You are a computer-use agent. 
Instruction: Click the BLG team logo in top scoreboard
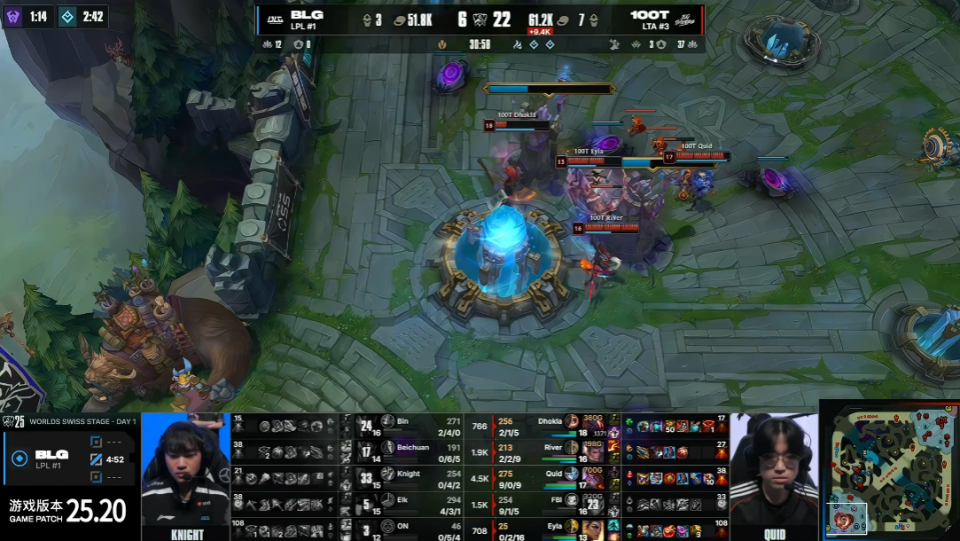pos(271,17)
